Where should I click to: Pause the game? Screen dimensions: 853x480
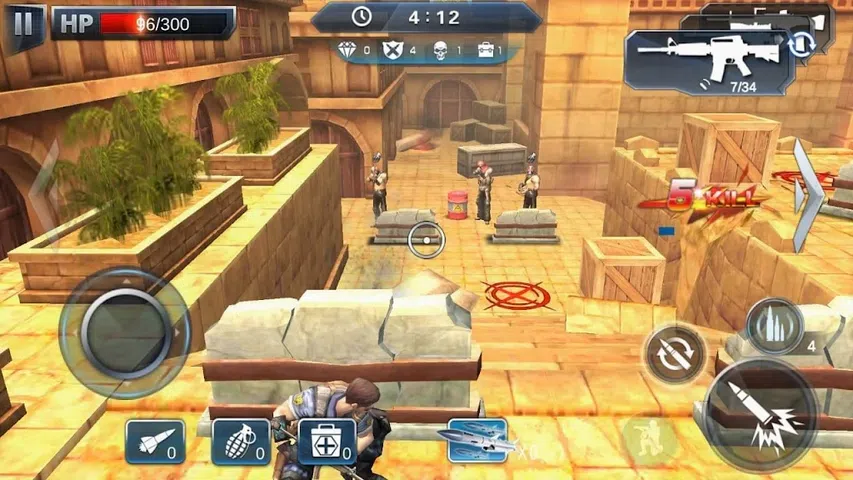tap(24, 24)
